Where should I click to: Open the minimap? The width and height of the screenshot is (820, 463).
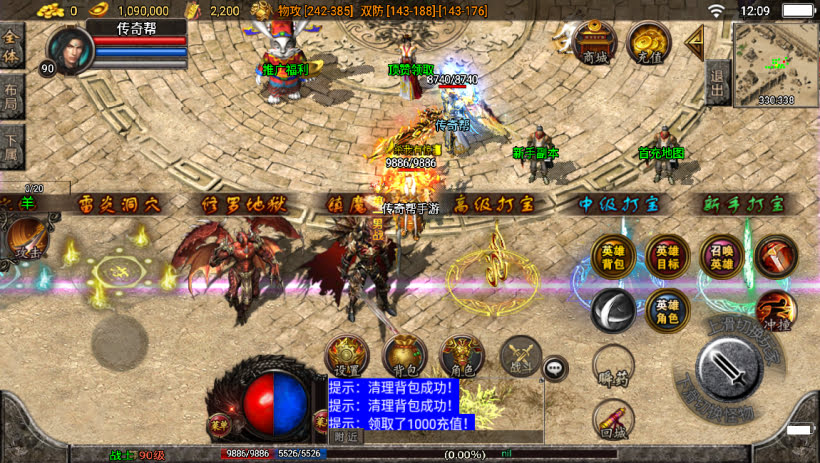(x=775, y=62)
